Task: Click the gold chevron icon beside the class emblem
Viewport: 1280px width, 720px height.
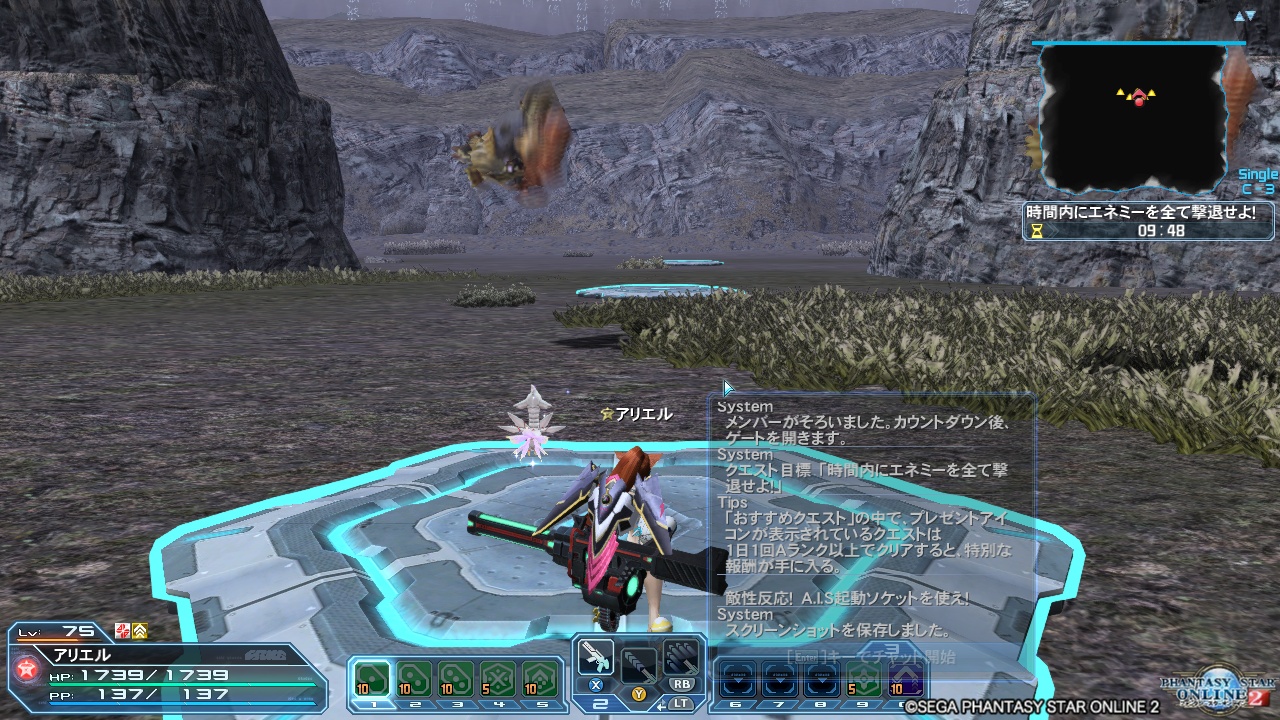Action: pos(139,630)
